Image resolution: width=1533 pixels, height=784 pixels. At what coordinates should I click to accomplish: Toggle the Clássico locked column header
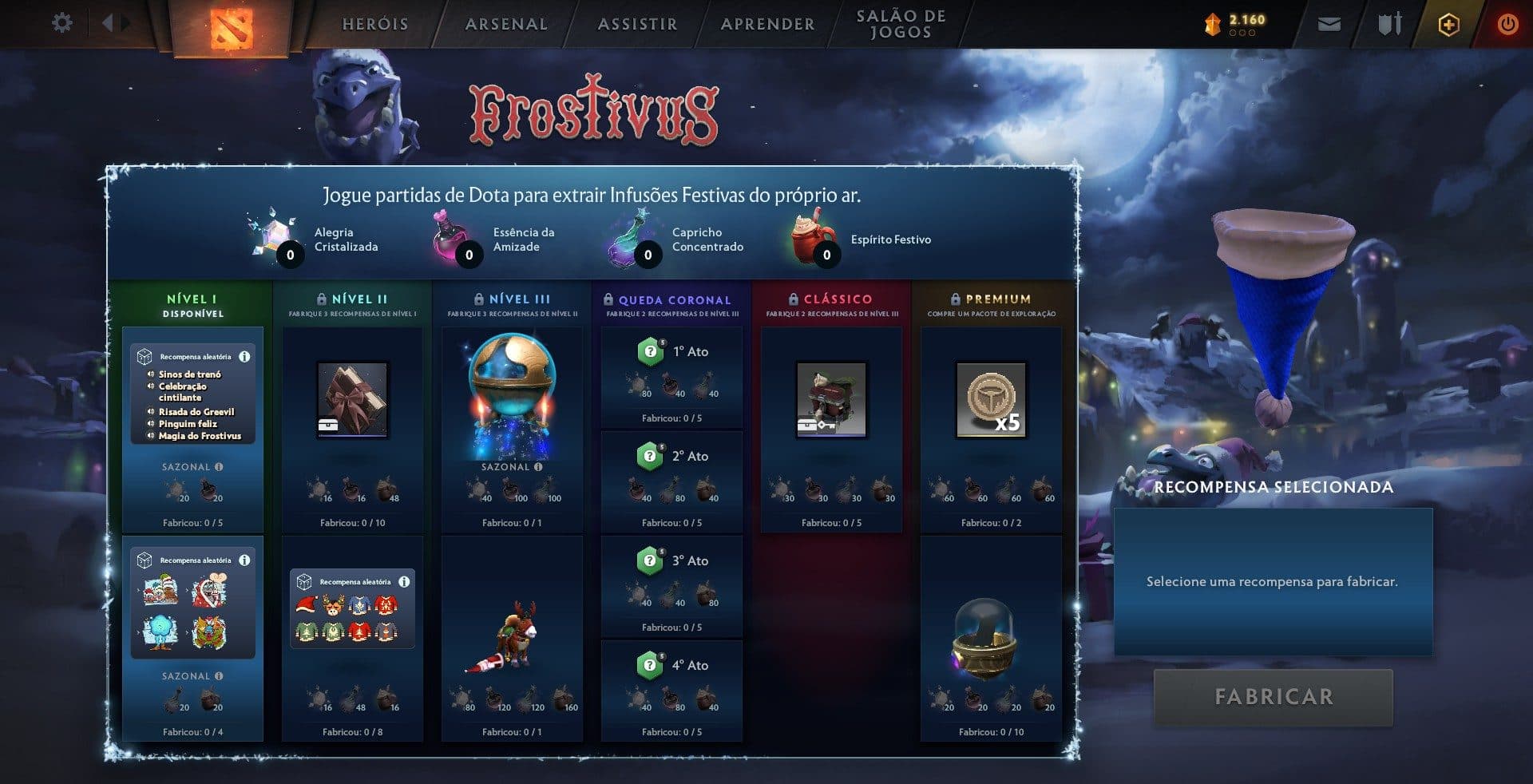(830, 299)
